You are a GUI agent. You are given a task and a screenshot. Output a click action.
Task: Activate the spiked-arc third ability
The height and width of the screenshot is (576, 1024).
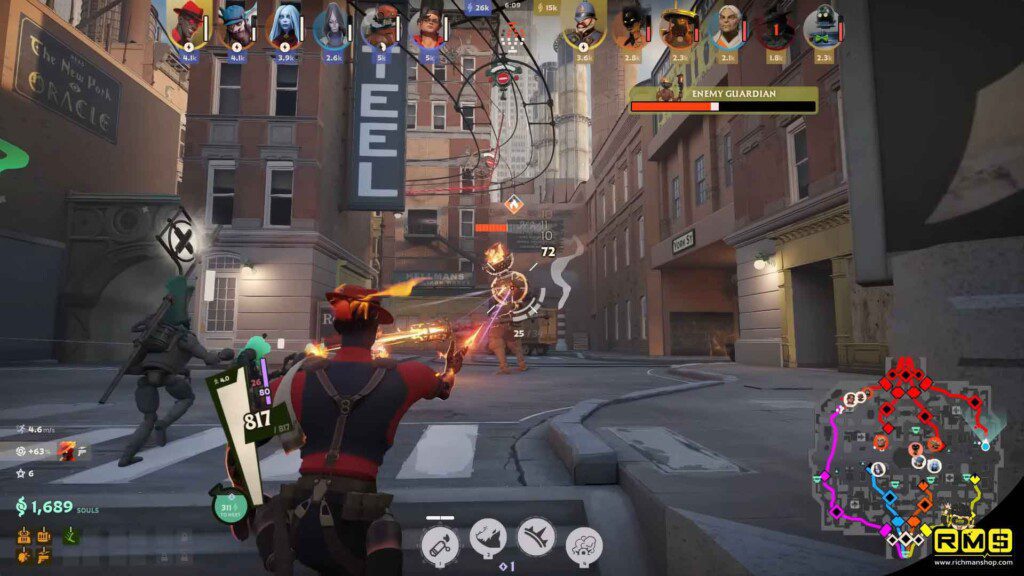point(537,538)
